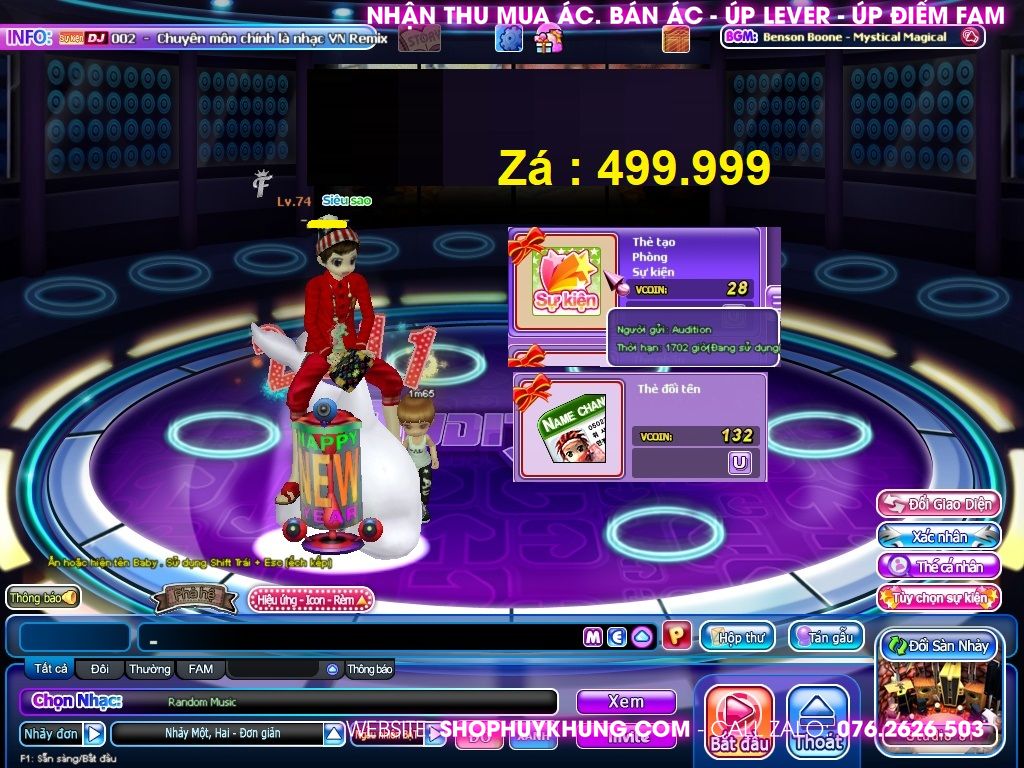Click the Xác nhận confirm button
1024x768 pixels.
pos(938,536)
